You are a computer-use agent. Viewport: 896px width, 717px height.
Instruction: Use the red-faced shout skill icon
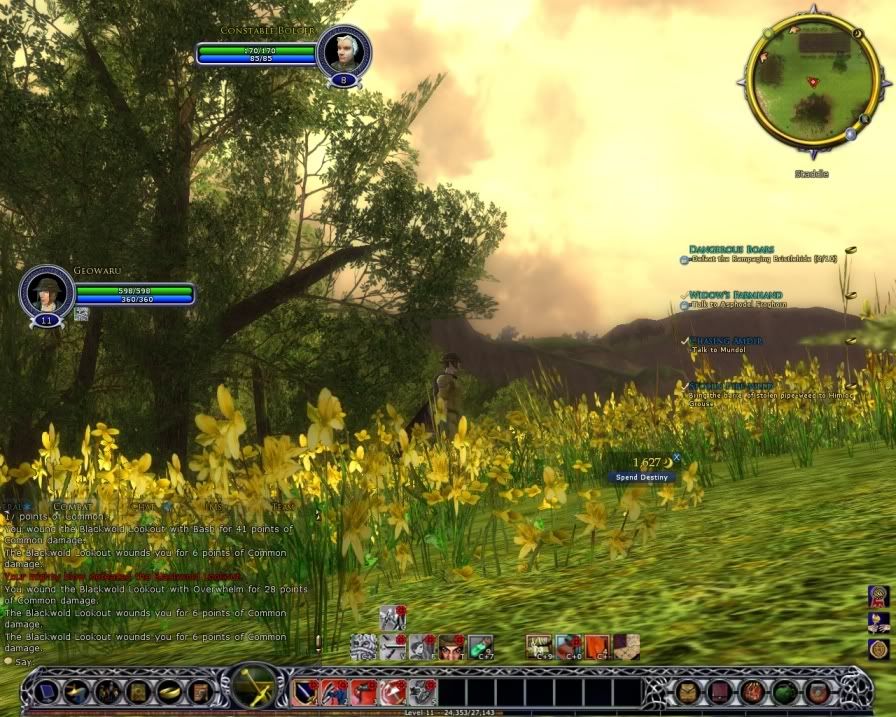(x=451, y=647)
